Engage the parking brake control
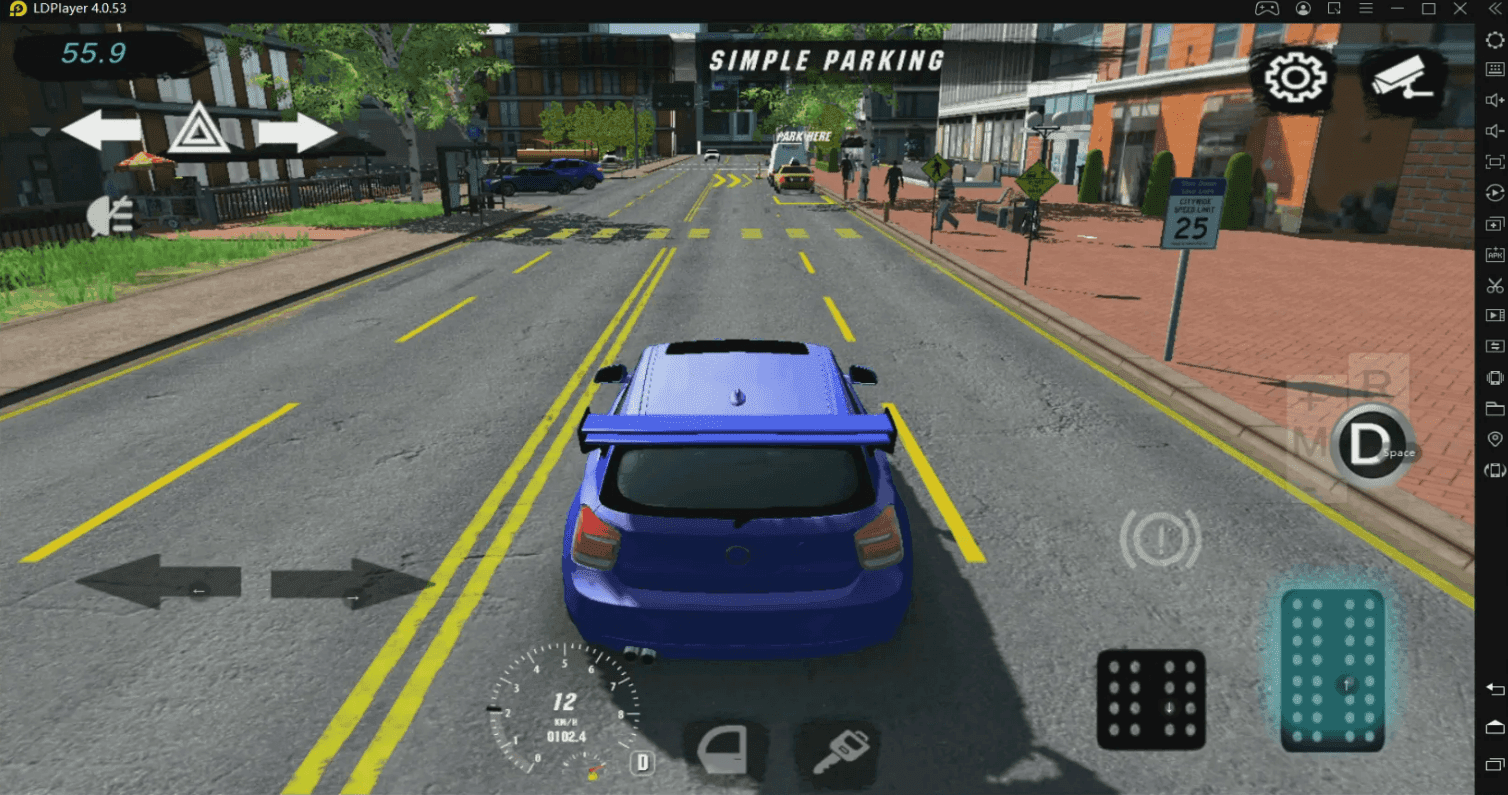Image resolution: width=1508 pixels, height=795 pixels. [x=1162, y=538]
